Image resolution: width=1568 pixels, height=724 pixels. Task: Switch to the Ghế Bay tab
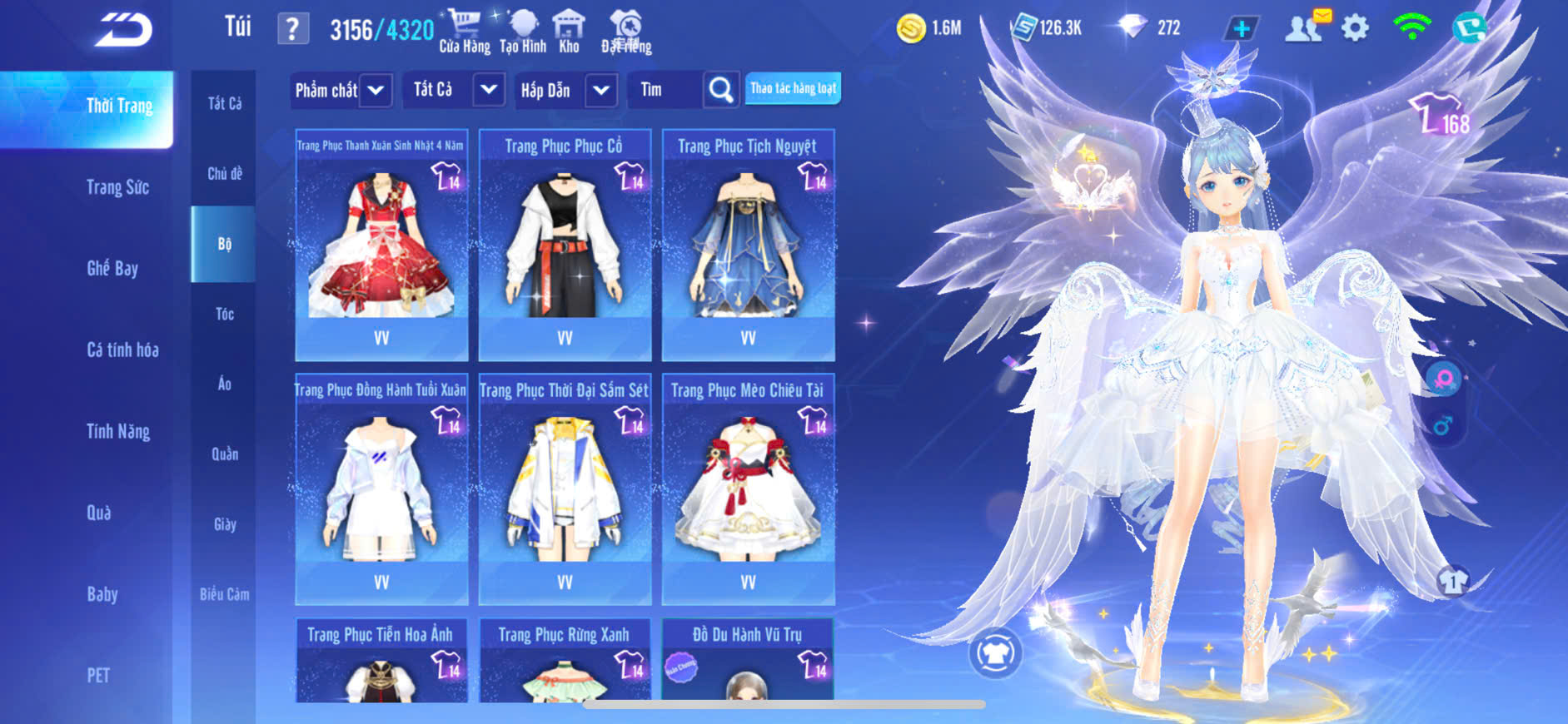(112, 268)
